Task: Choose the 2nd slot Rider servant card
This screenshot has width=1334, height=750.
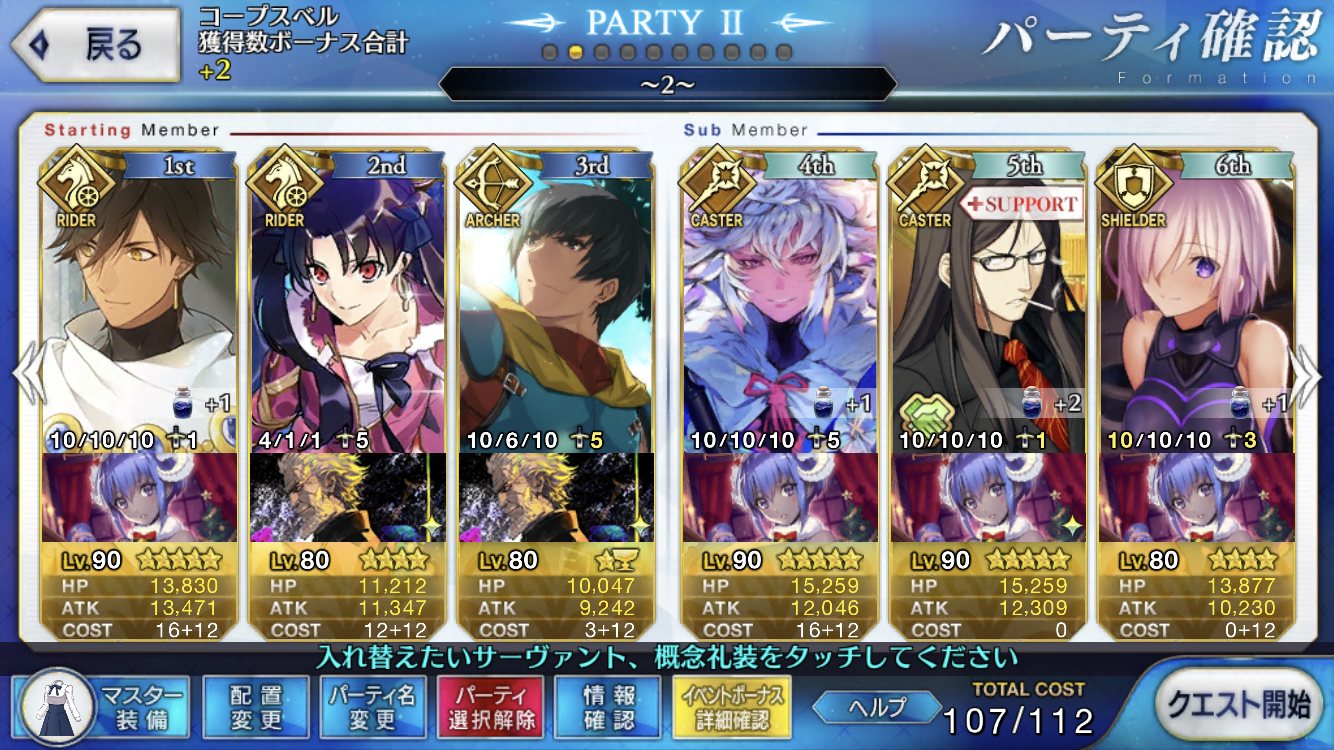Action: pyautogui.click(x=347, y=300)
